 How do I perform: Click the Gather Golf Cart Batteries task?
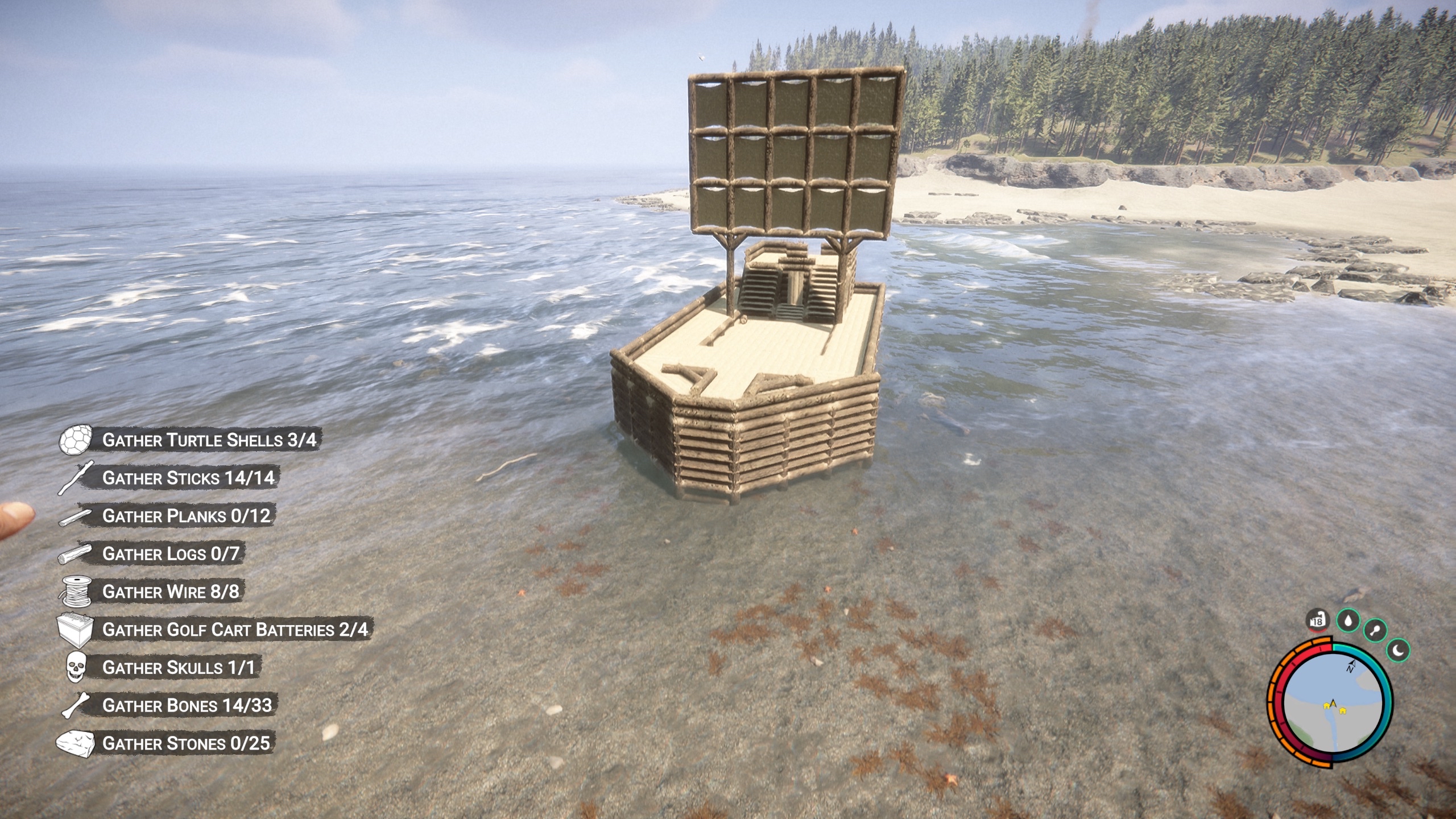pyautogui.click(x=235, y=630)
